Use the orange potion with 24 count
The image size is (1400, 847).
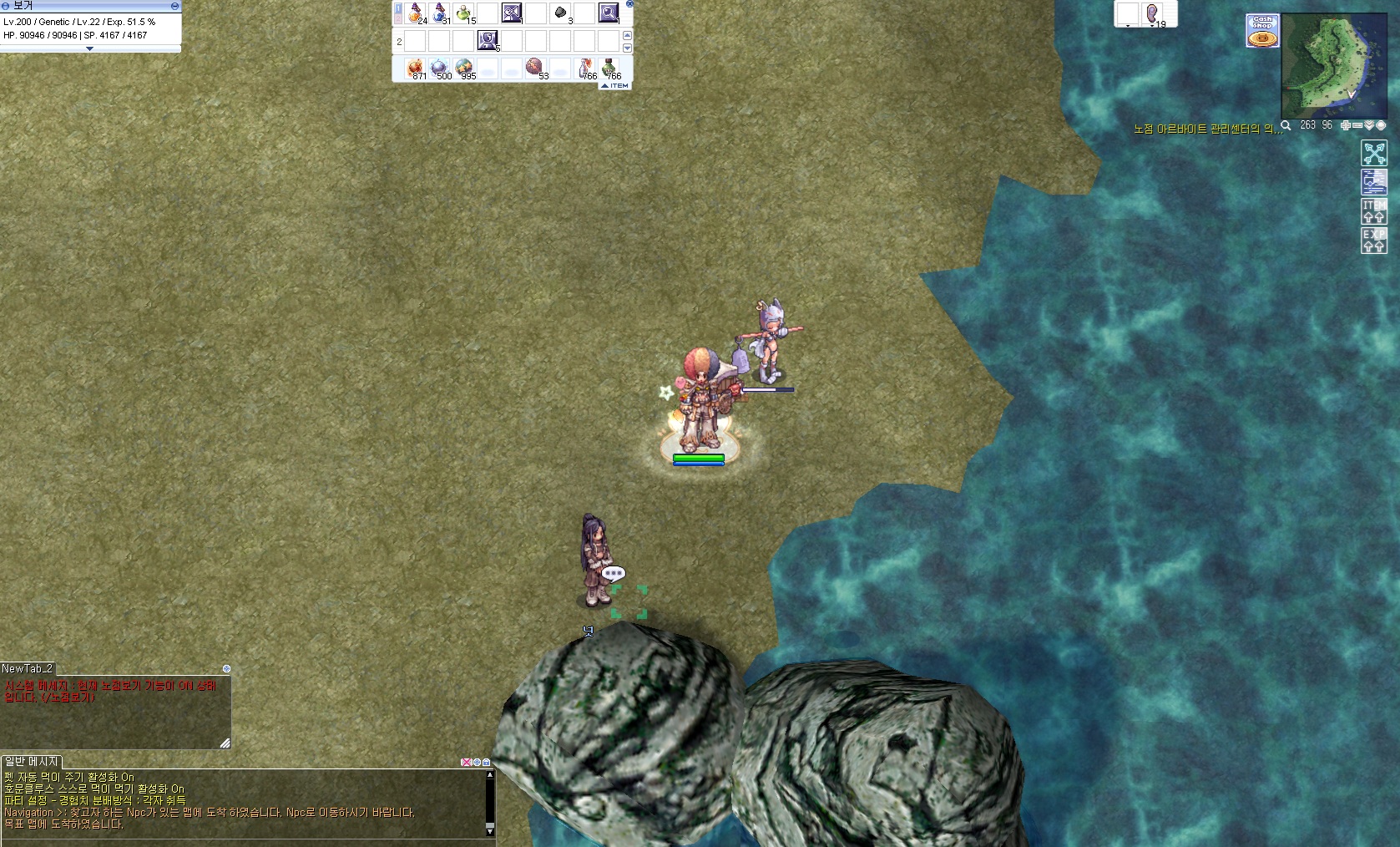416,13
